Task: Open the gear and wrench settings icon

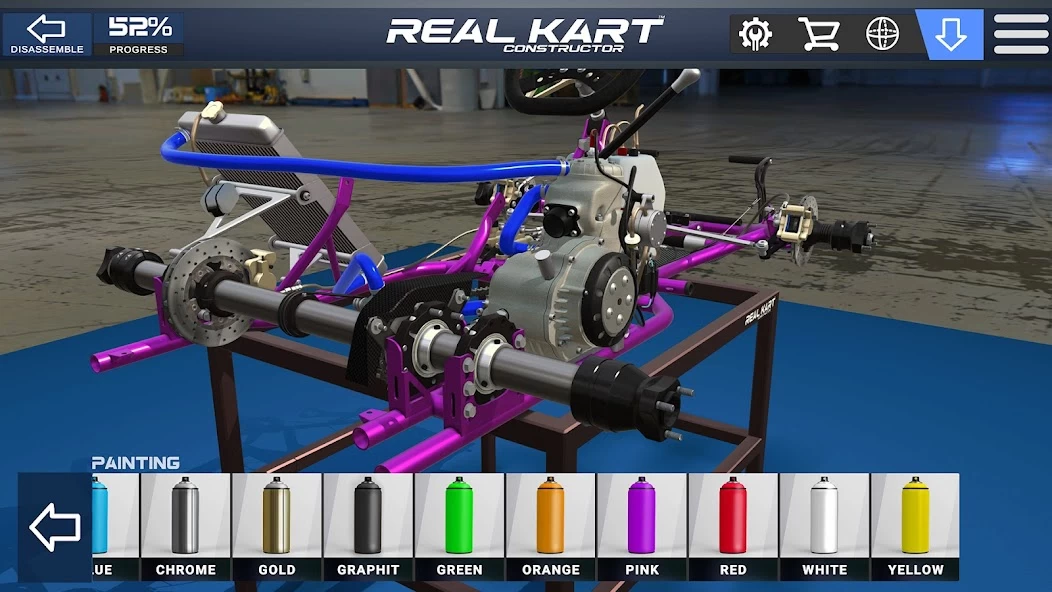Action: point(755,35)
